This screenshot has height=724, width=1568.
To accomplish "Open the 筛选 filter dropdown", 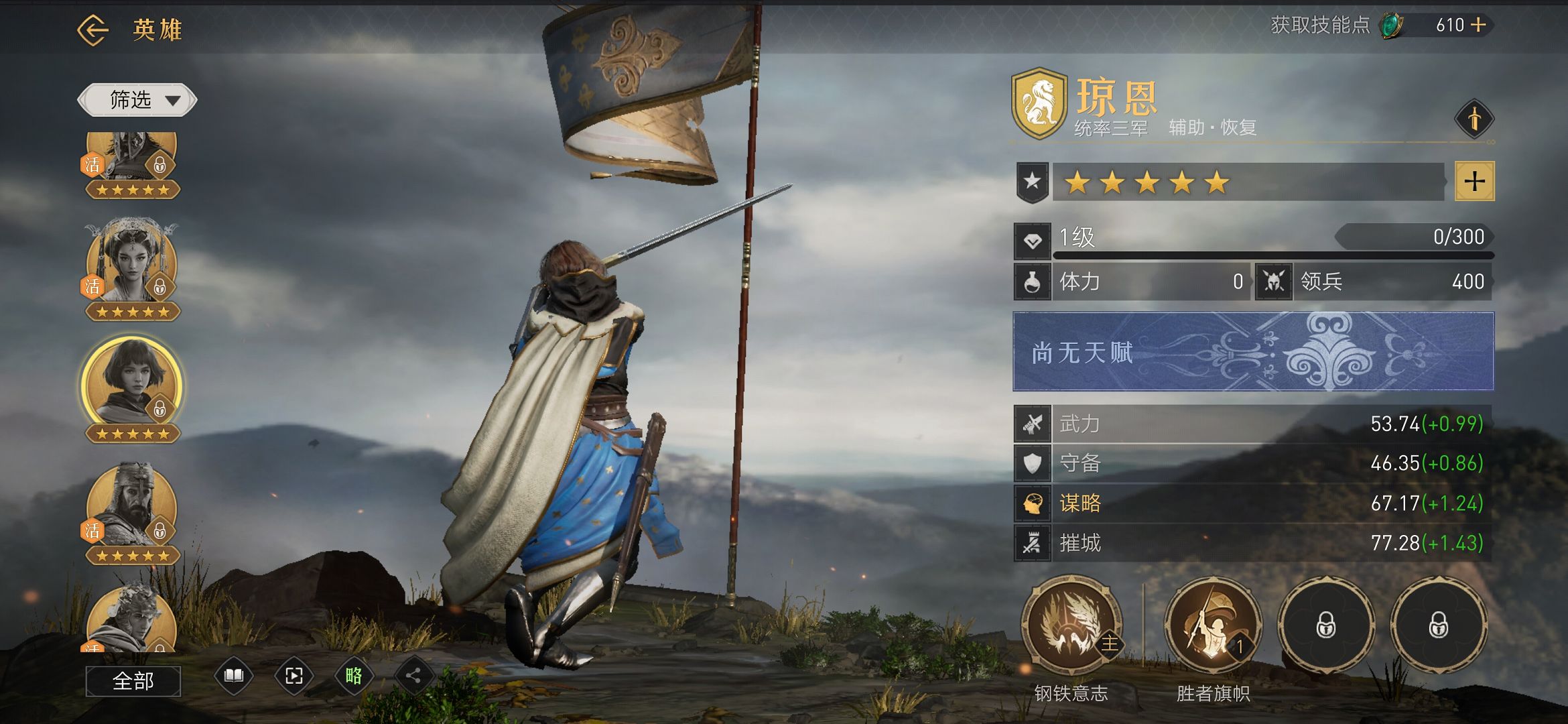I will [137, 101].
